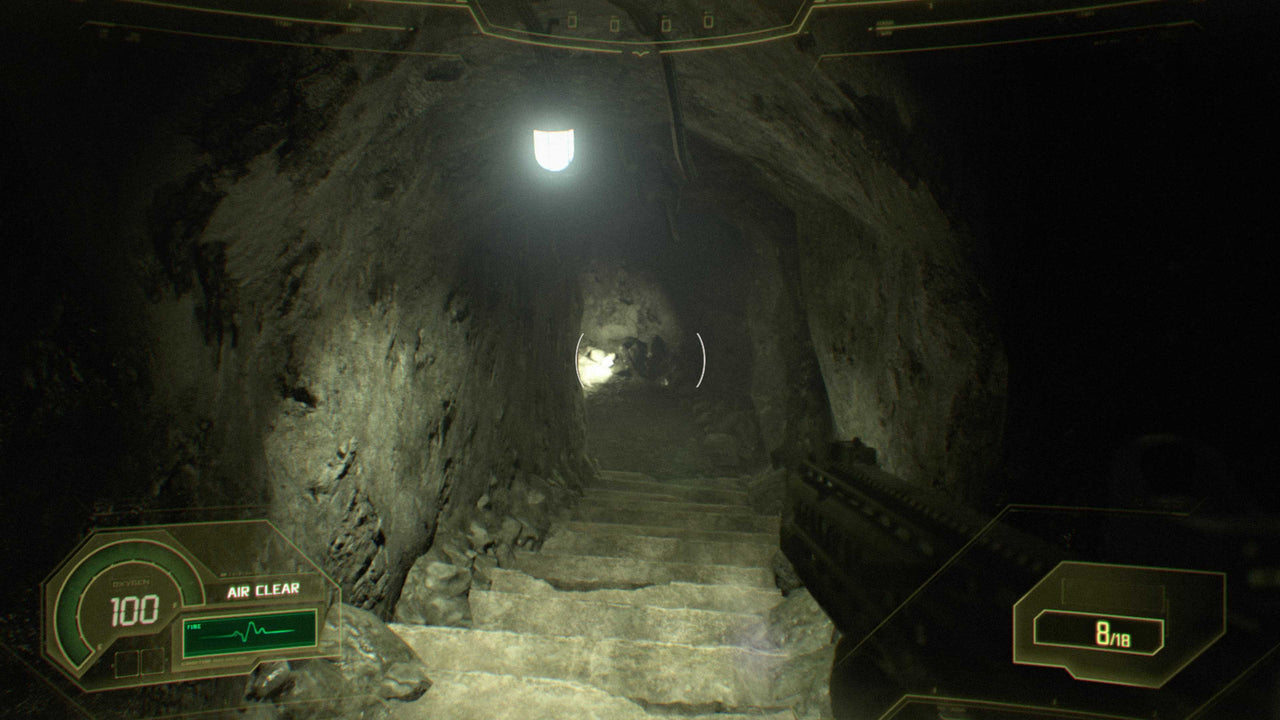Click the third slot marker on the helmet HUD

pos(666,22)
